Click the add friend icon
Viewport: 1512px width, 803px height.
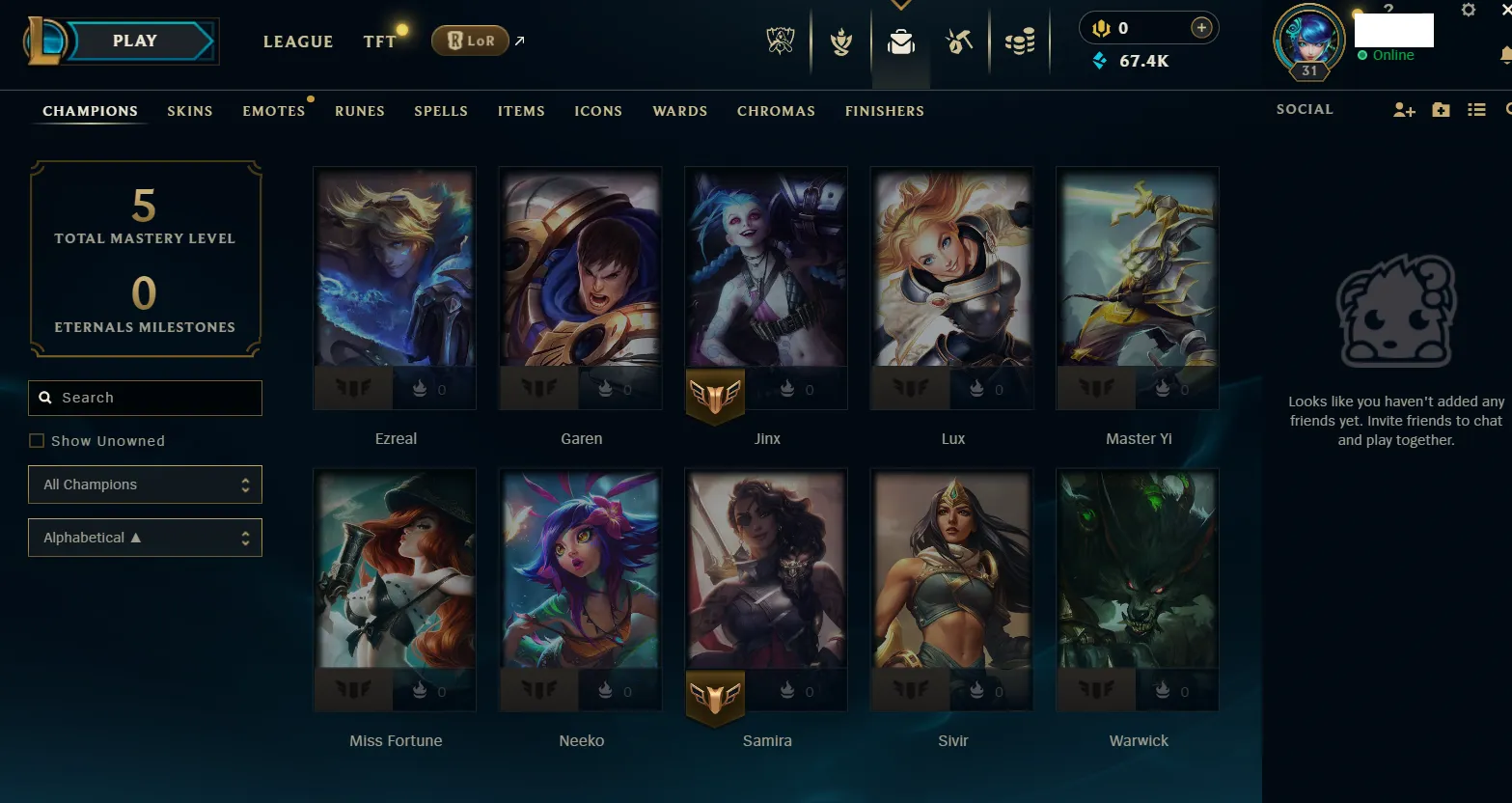1403,109
